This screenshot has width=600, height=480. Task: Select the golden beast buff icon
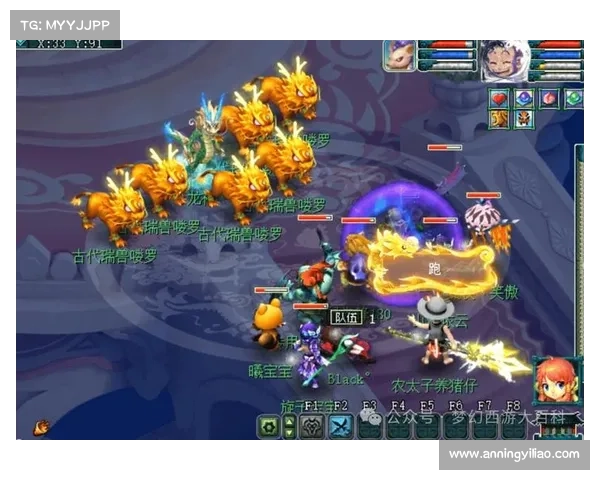tap(499, 119)
